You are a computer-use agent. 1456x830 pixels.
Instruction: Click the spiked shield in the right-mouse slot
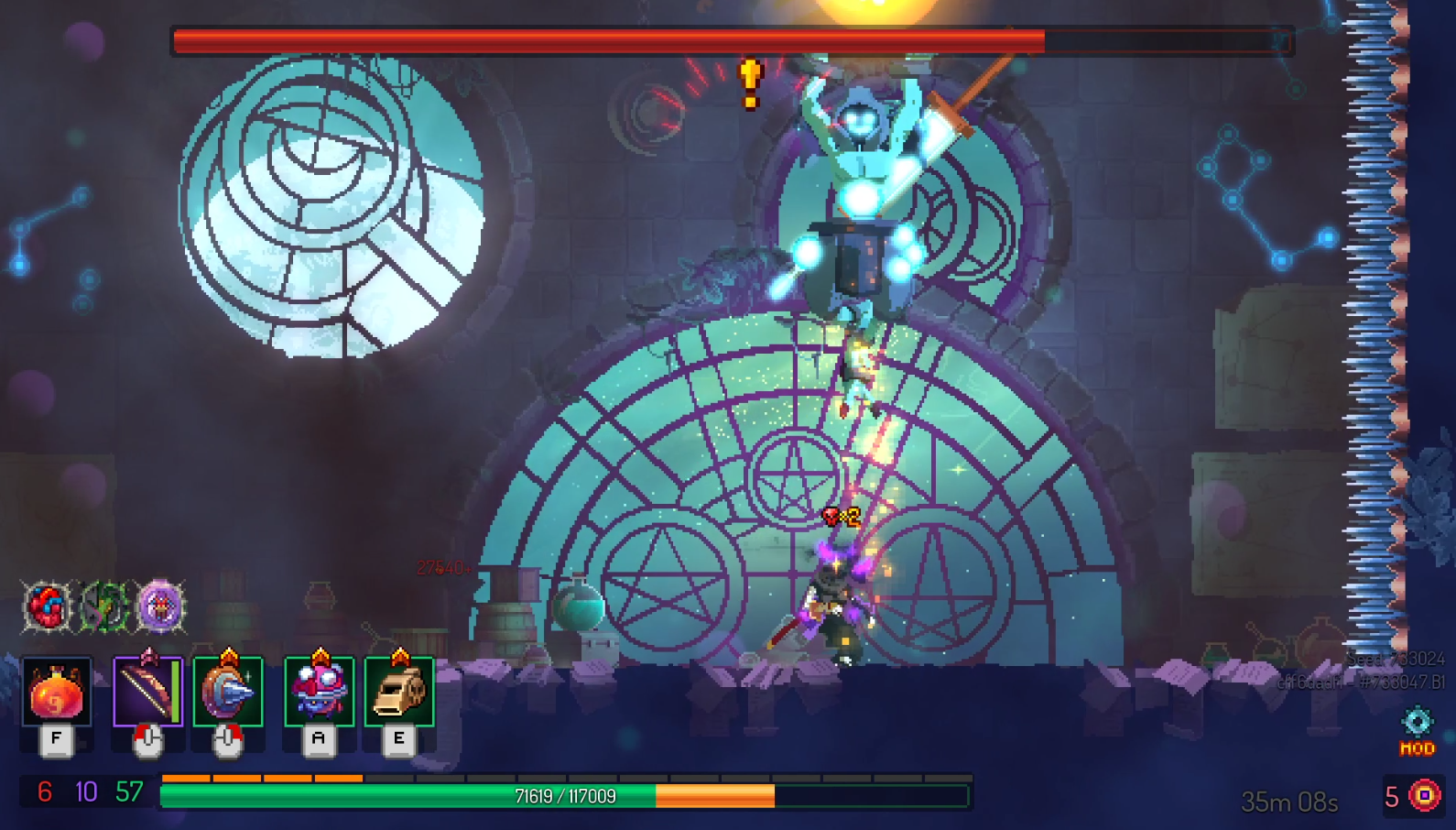pos(227,694)
